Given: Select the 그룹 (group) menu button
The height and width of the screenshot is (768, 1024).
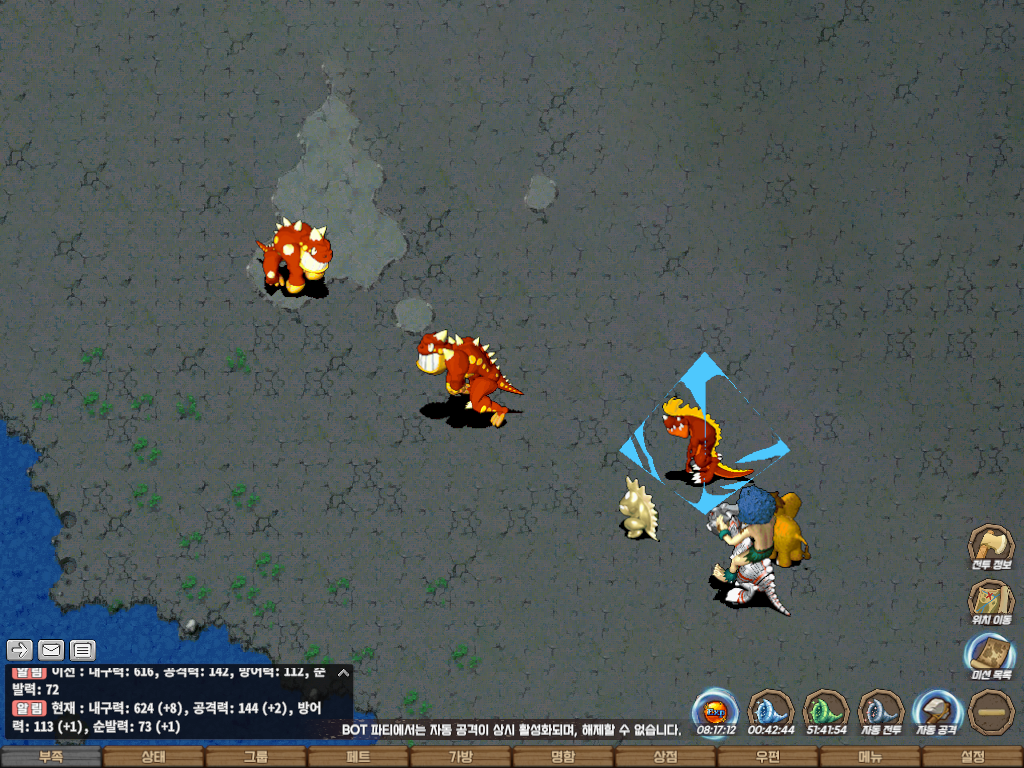Looking at the screenshot, I should point(256,757).
